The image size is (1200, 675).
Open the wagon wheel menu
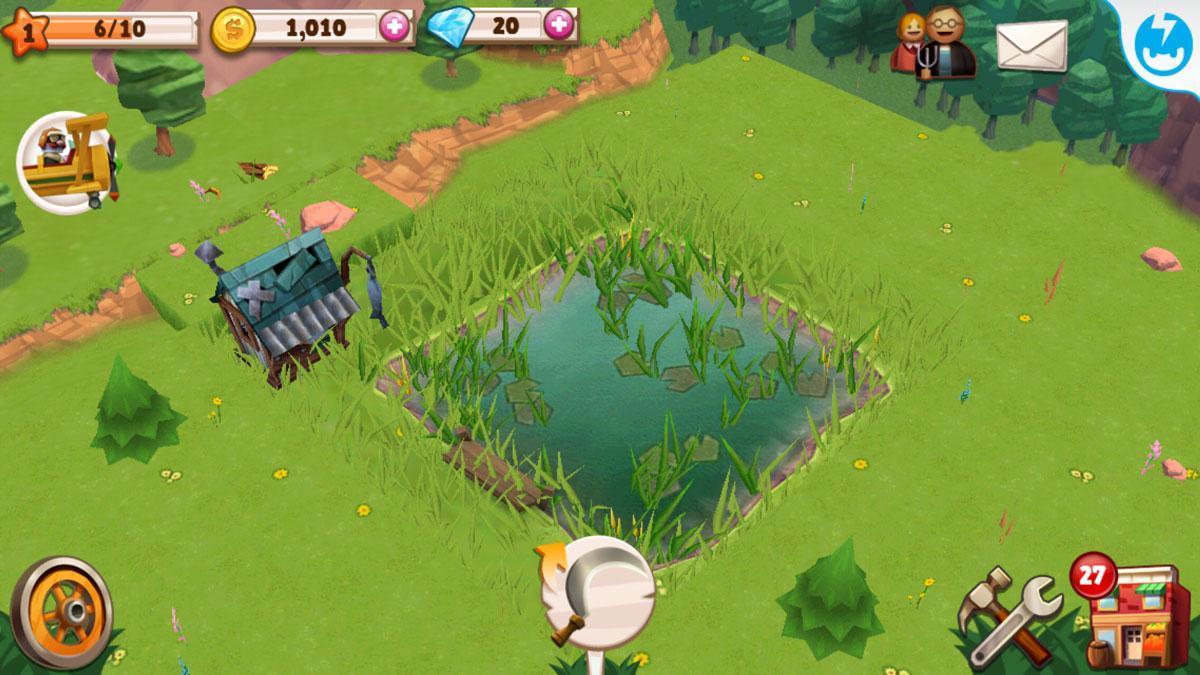(62, 611)
